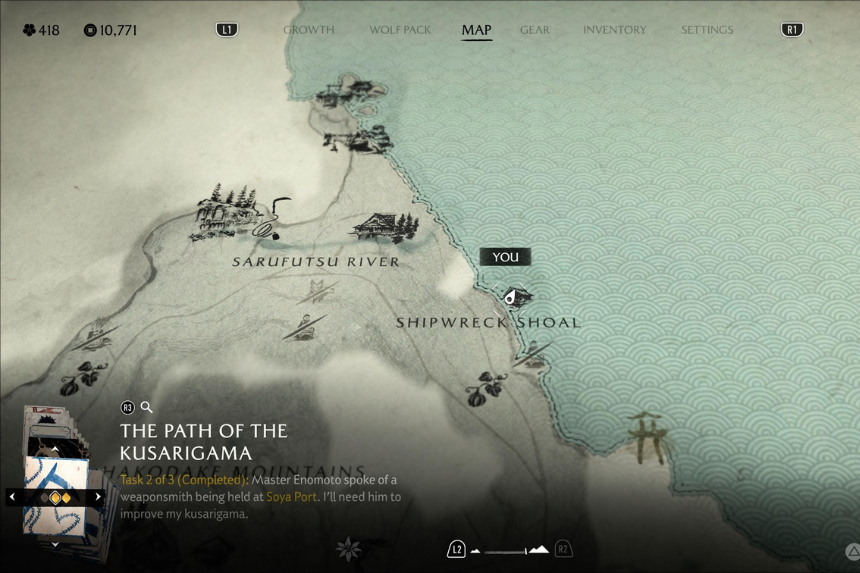
Task: Show the next quest card with right arrow
Action: [x=98, y=496]
